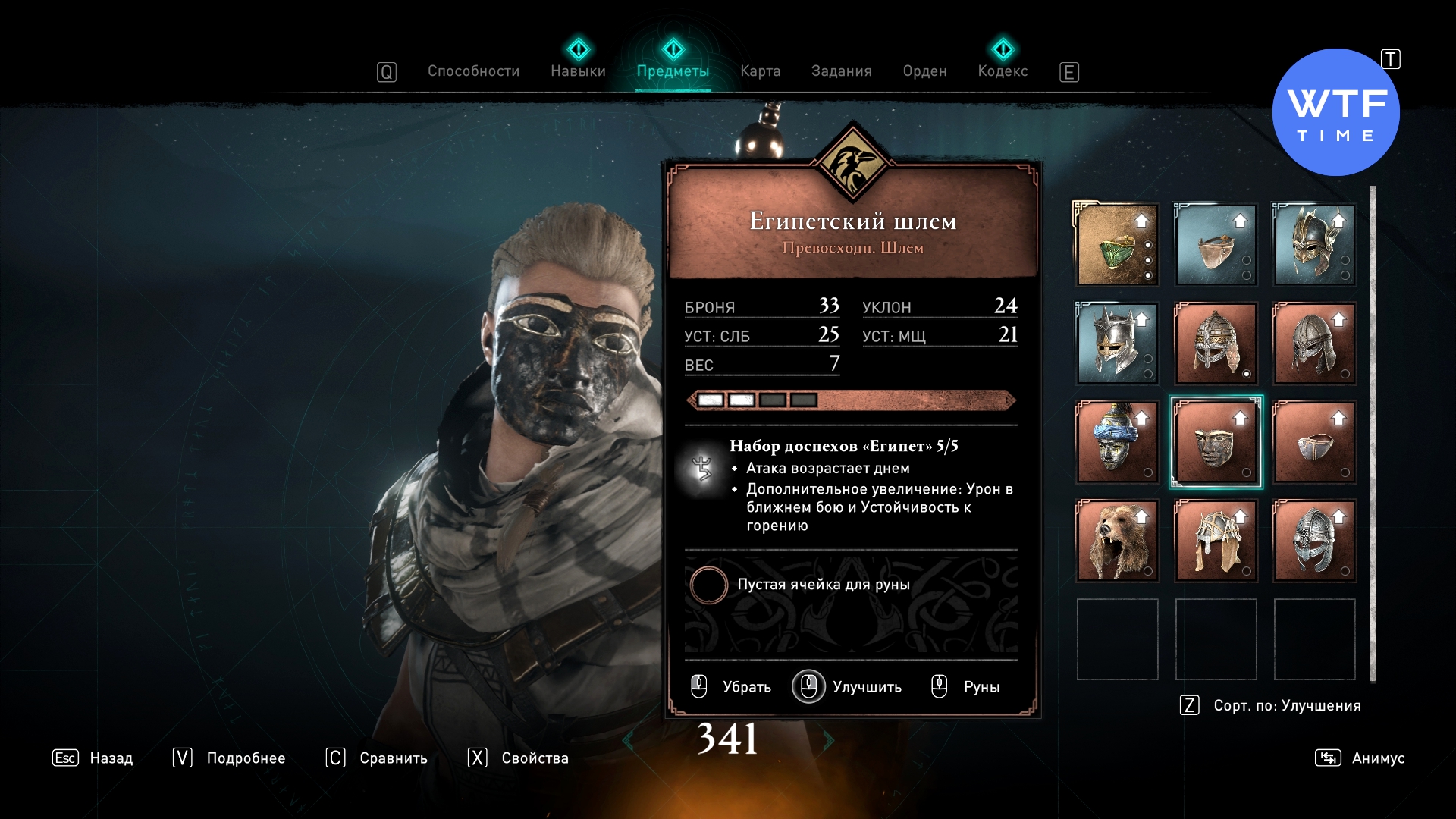Image resolution: width=1456 pixels, height=819 pixels.
Task: Select the green face mask slot
Action: coord(1117,245)
